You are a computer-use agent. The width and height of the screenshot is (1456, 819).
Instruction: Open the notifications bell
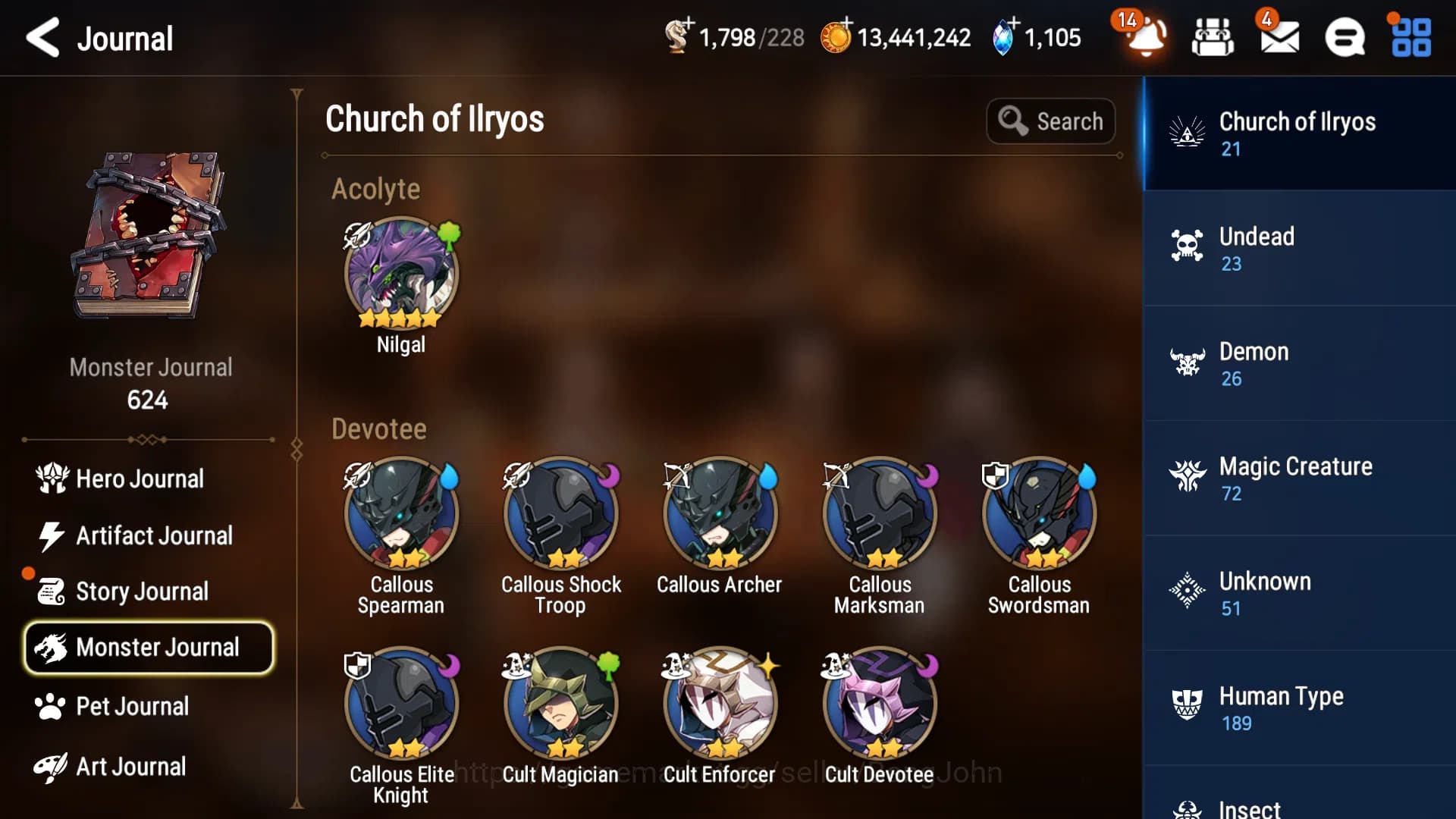[1139, 37]
